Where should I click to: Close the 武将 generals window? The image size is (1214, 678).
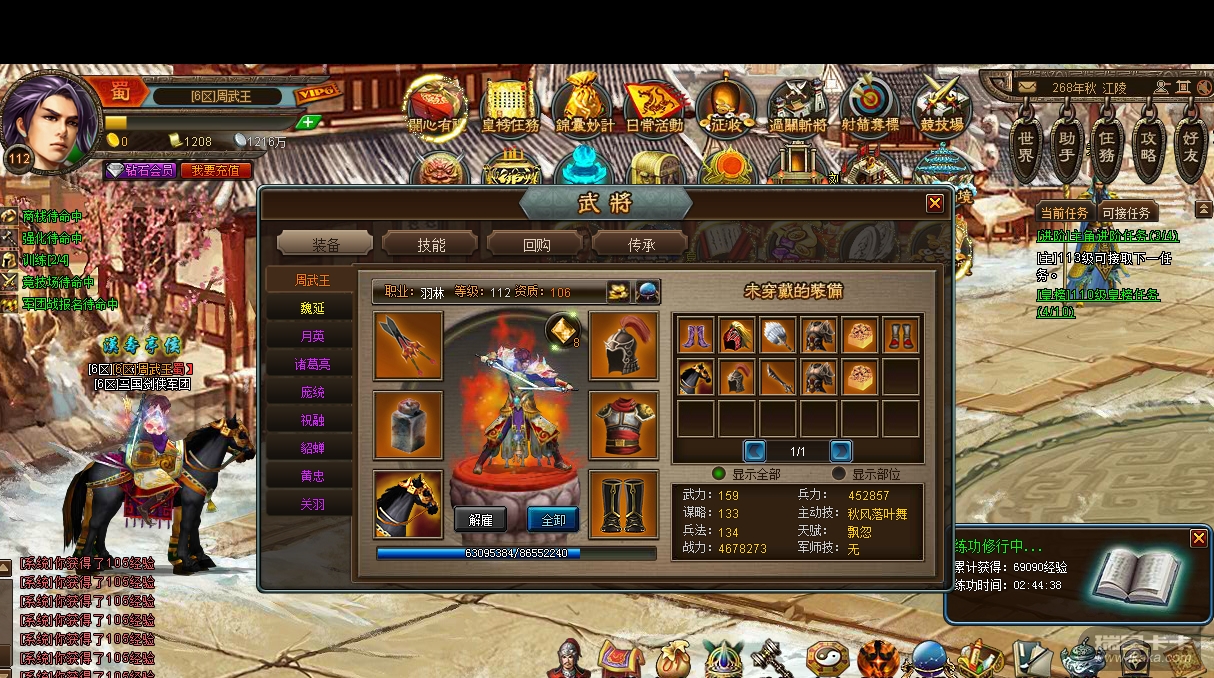[934, 204]
